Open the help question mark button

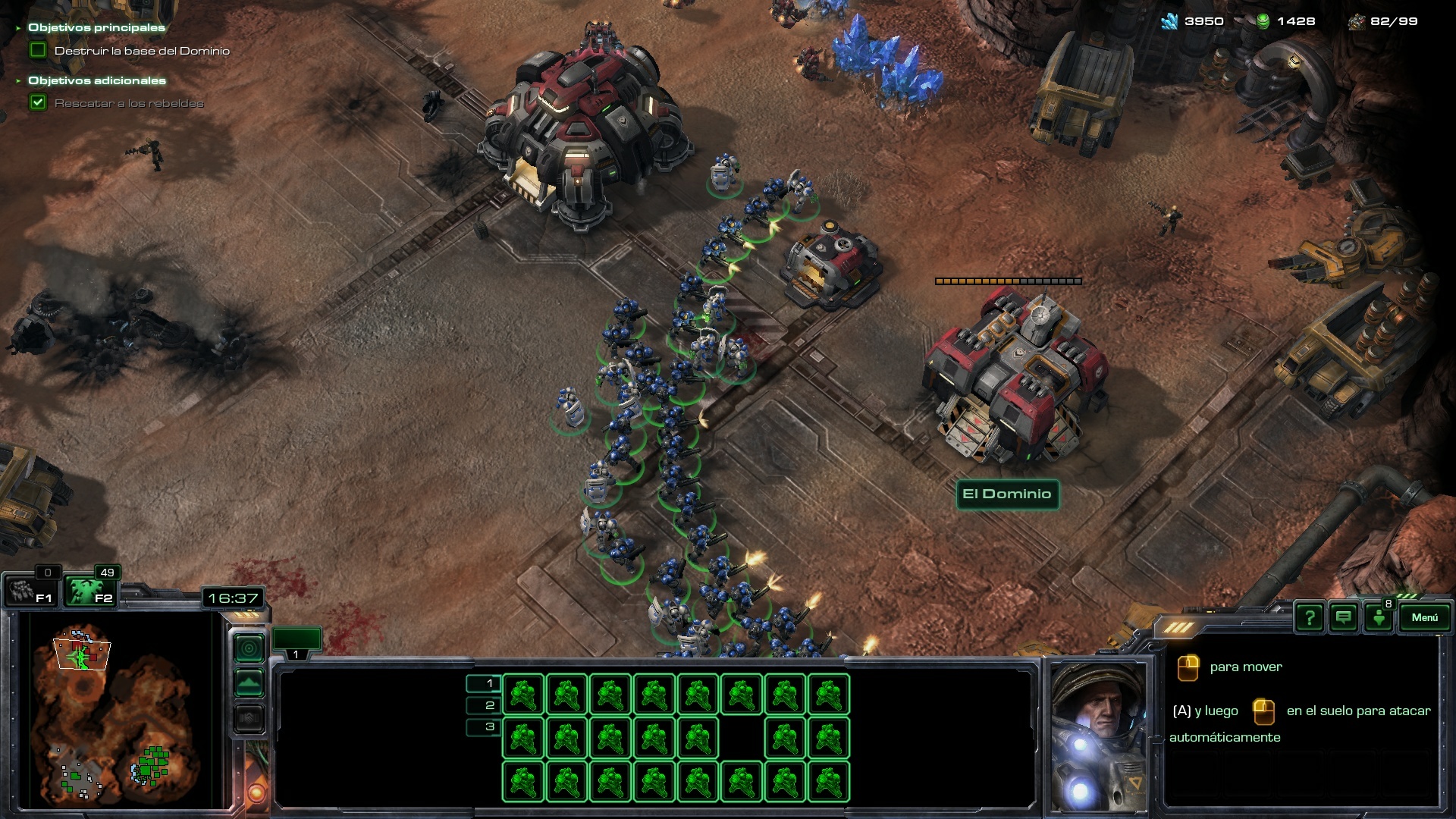(1310, 618)
